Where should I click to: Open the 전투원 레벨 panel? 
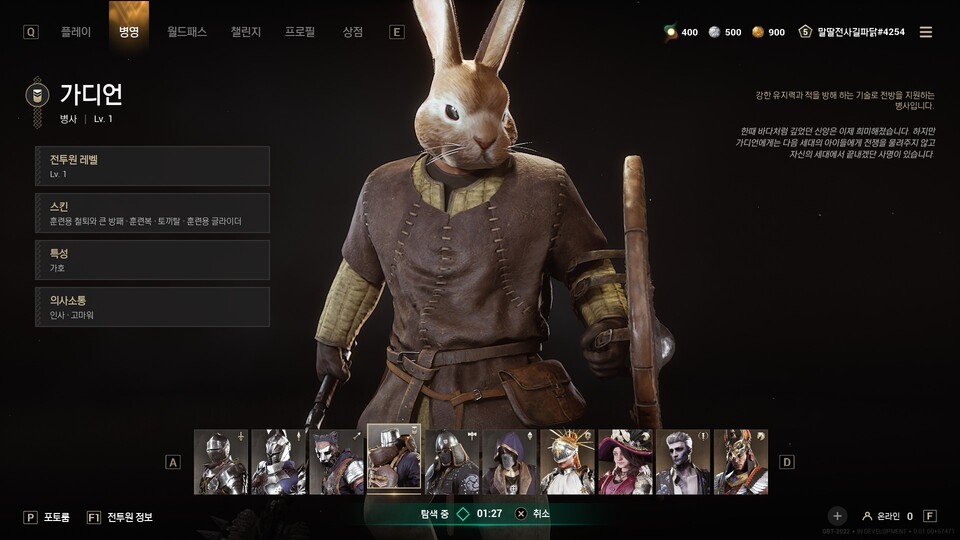(x=152, y=166)
